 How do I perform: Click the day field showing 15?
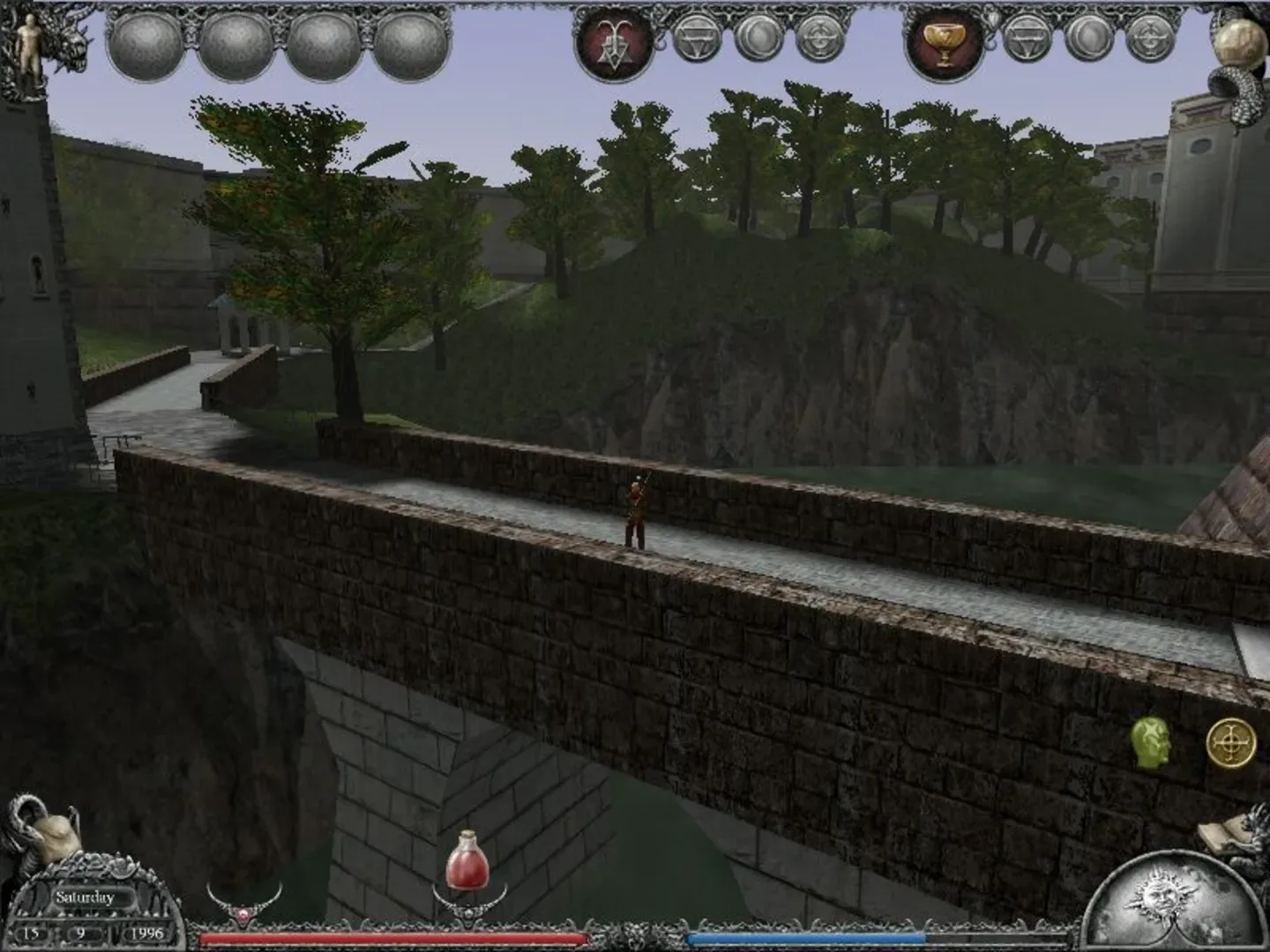tap(31, 933)
